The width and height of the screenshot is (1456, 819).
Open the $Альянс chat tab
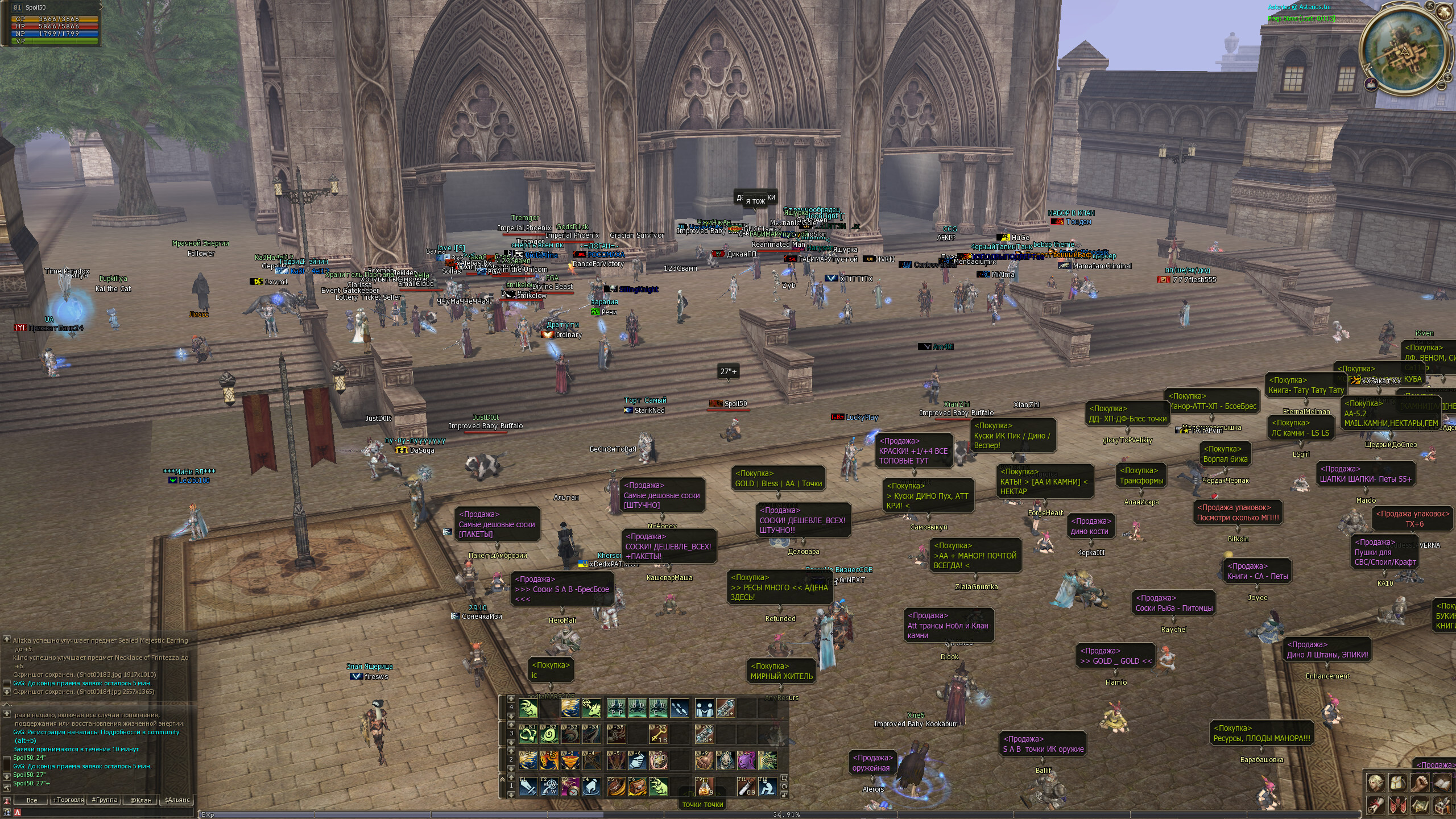coord(177,800)
